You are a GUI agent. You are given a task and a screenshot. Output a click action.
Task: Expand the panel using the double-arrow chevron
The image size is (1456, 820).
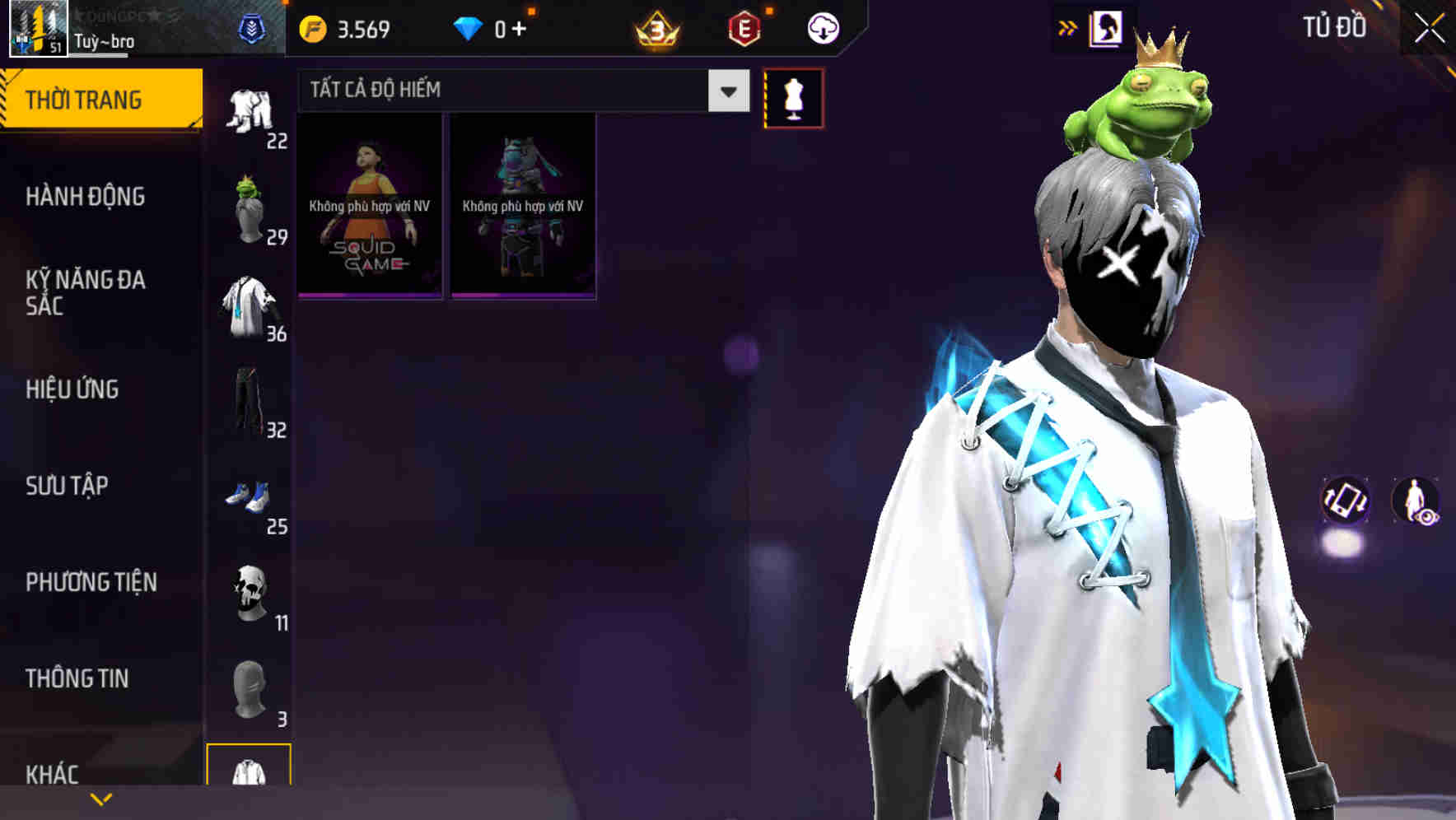pos(1067,26)
